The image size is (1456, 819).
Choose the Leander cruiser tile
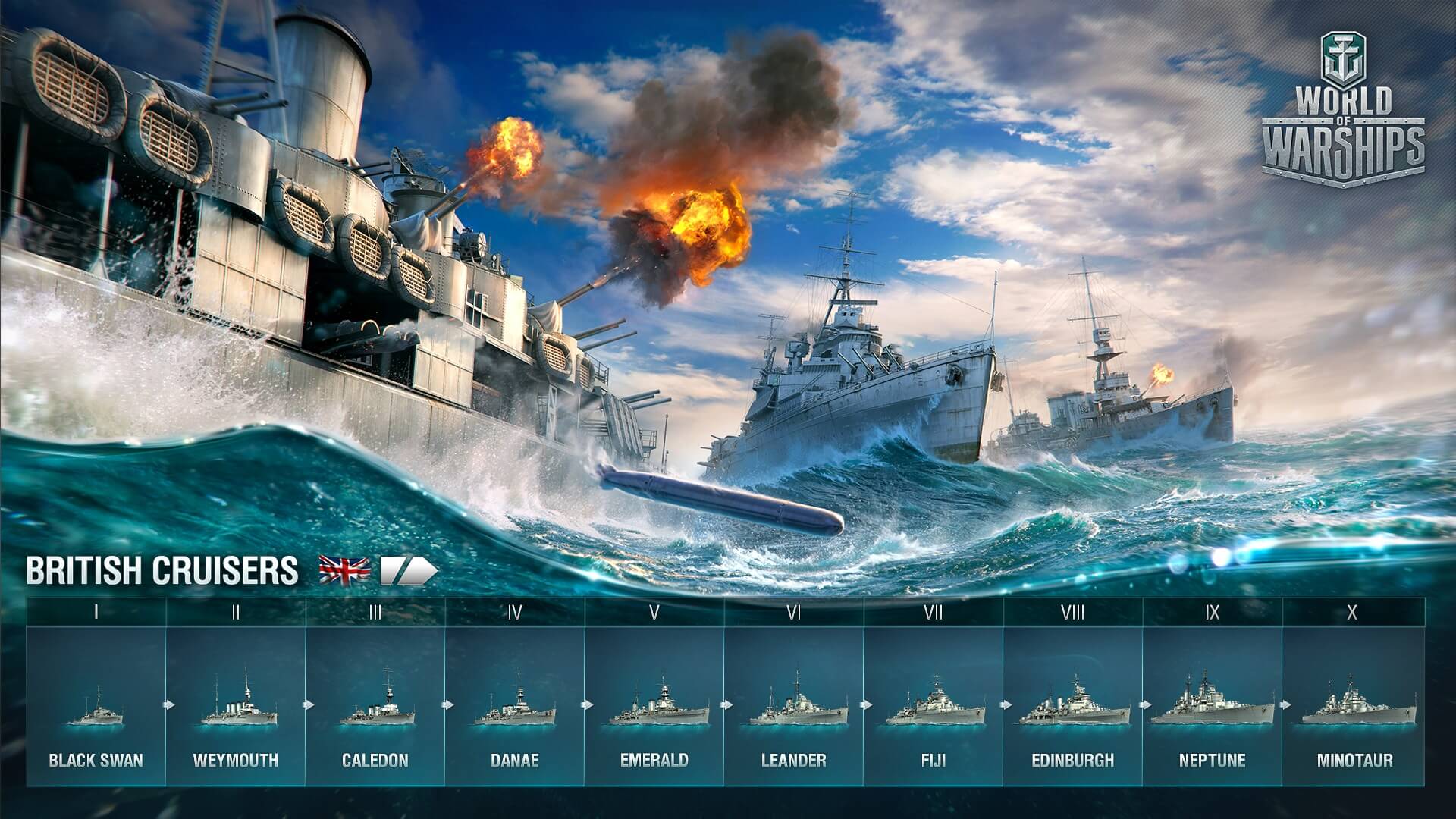[794, 706]
